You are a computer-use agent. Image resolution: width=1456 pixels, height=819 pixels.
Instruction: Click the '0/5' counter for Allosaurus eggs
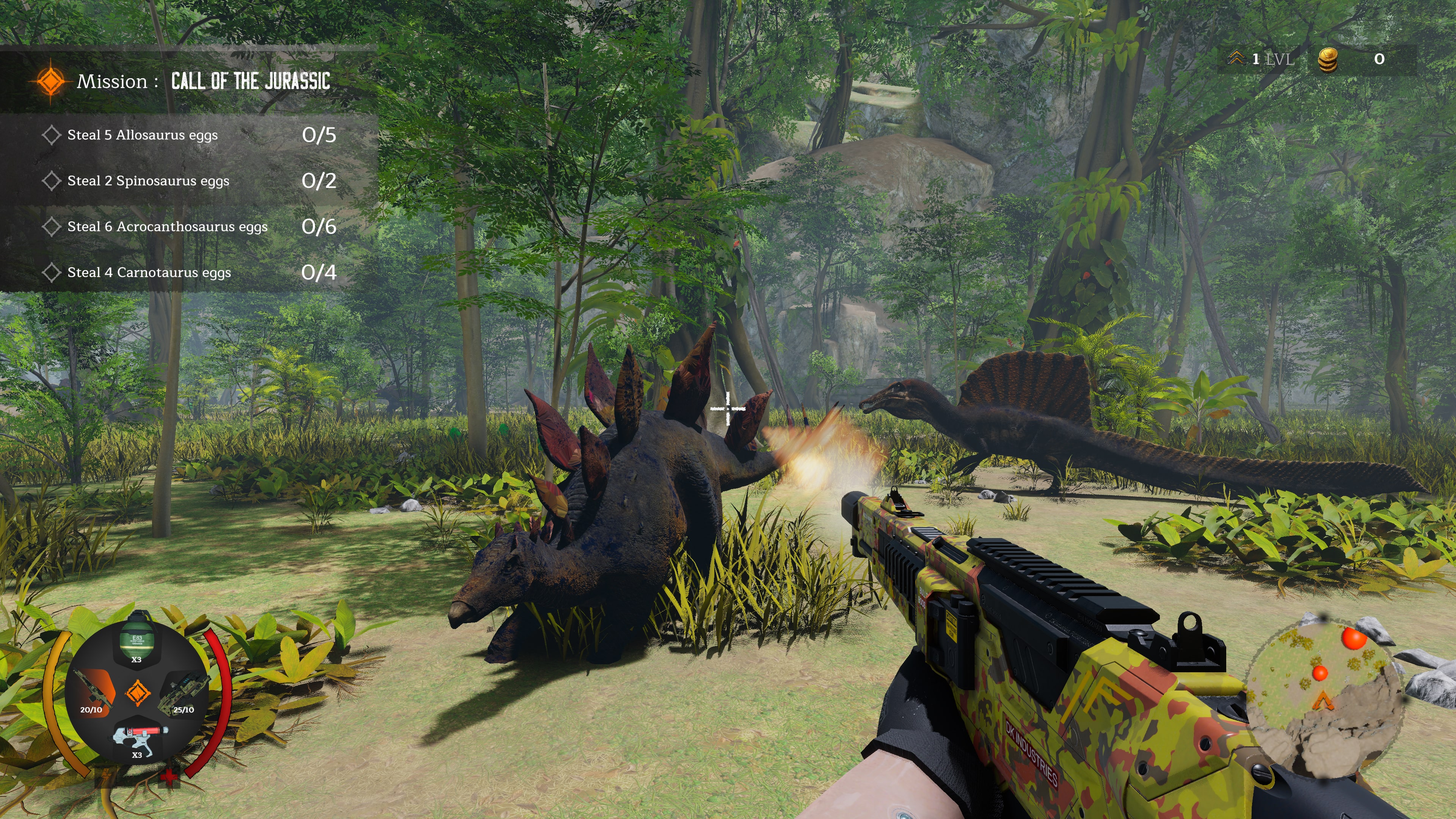point(319,136)
